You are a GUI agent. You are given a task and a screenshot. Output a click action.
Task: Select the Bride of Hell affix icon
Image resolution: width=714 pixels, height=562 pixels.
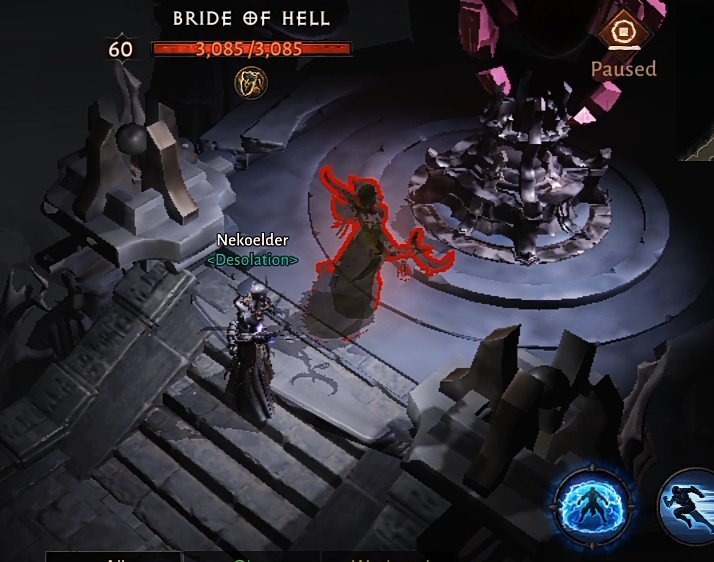tap(250, 82)
